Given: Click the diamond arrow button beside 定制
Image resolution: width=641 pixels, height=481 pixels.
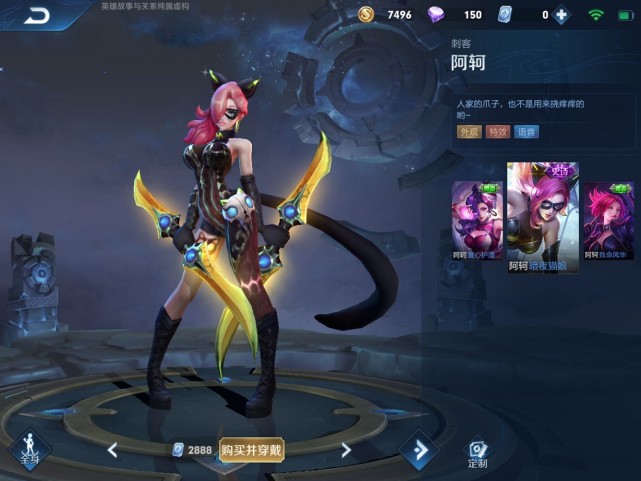Looking at the screenshot, I should tap(420, 451).
